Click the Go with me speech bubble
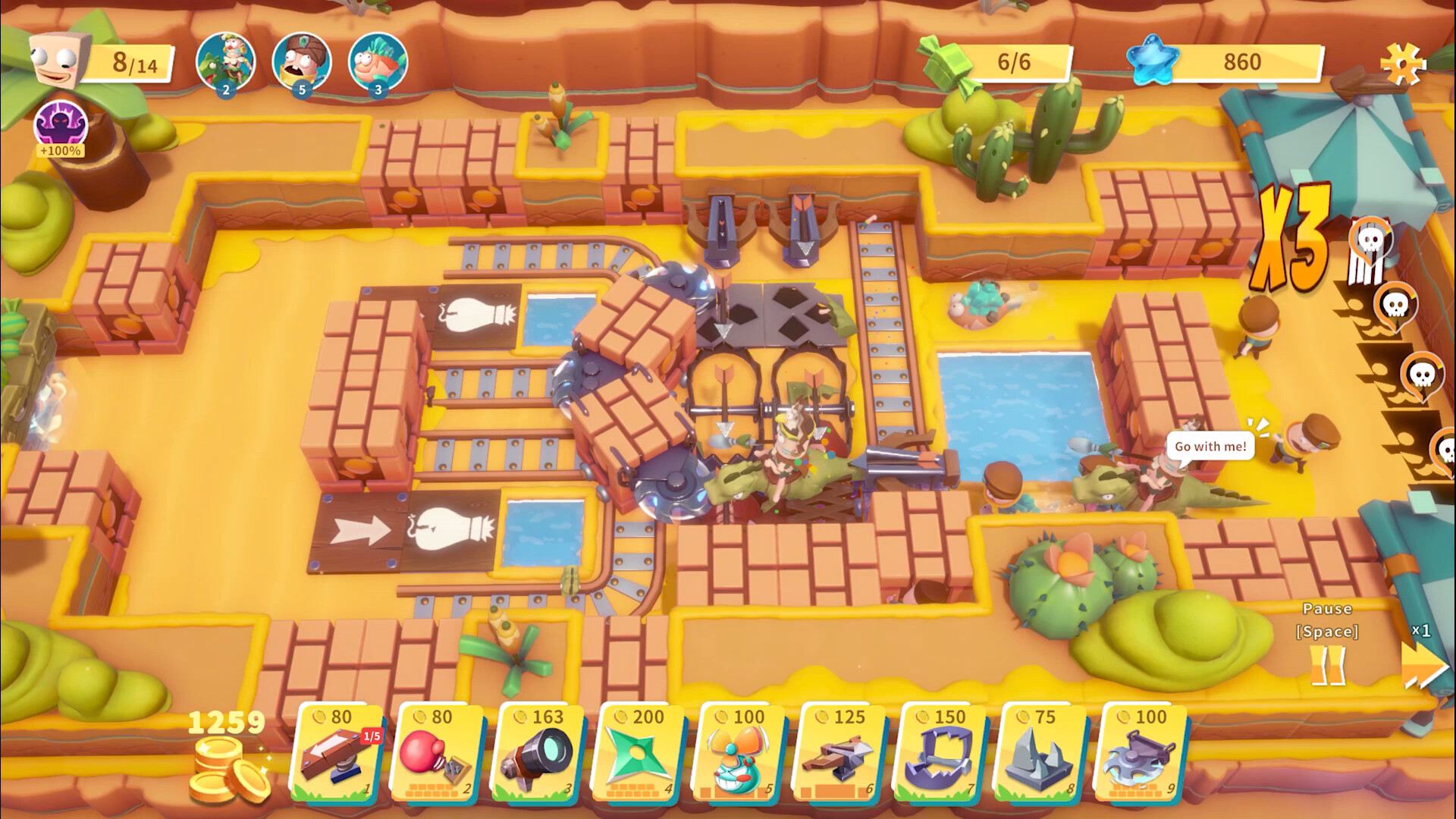This screenshot has height=819, width=1456. 1210,447
